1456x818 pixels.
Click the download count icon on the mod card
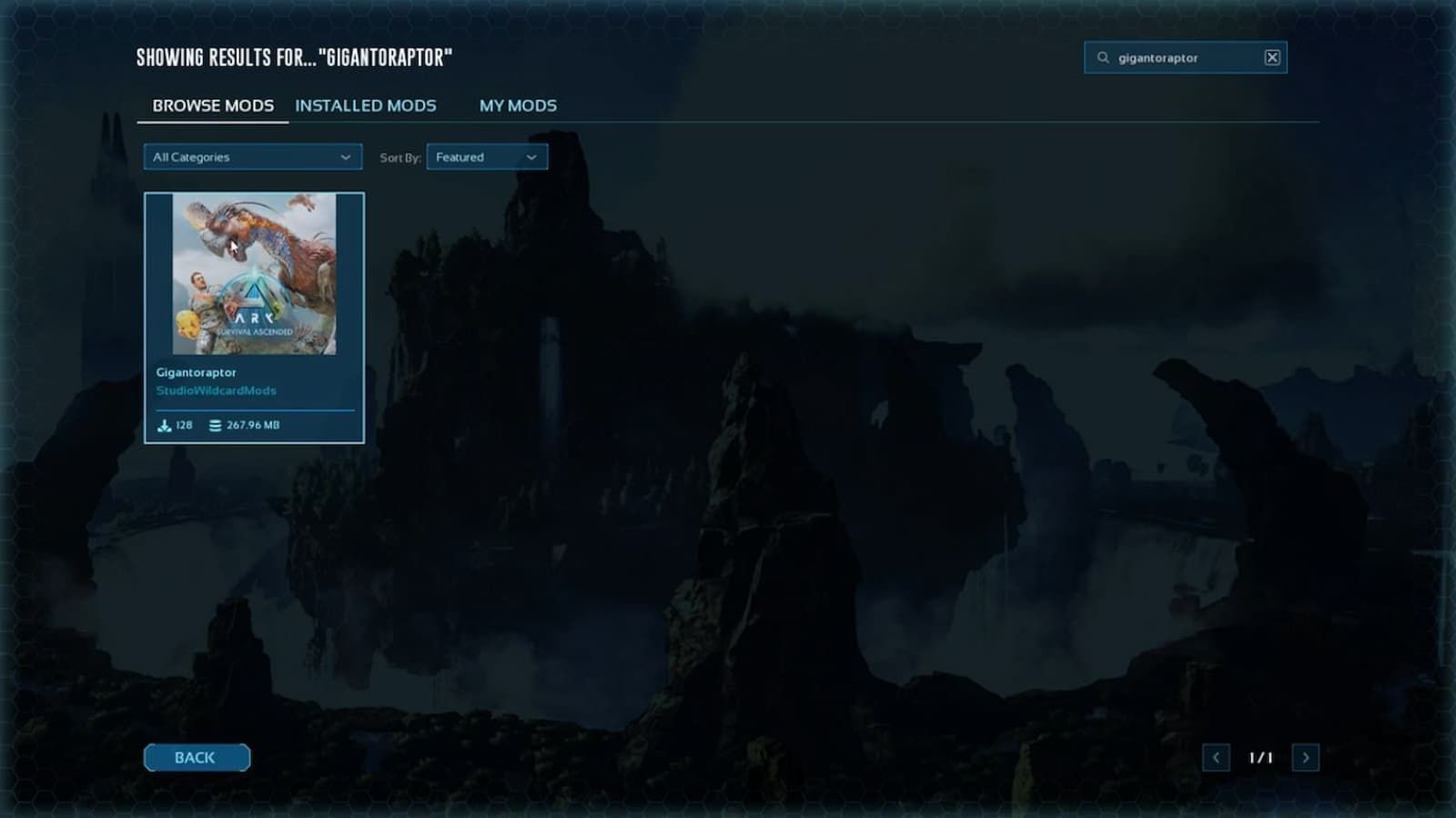[x=167, y=424]
